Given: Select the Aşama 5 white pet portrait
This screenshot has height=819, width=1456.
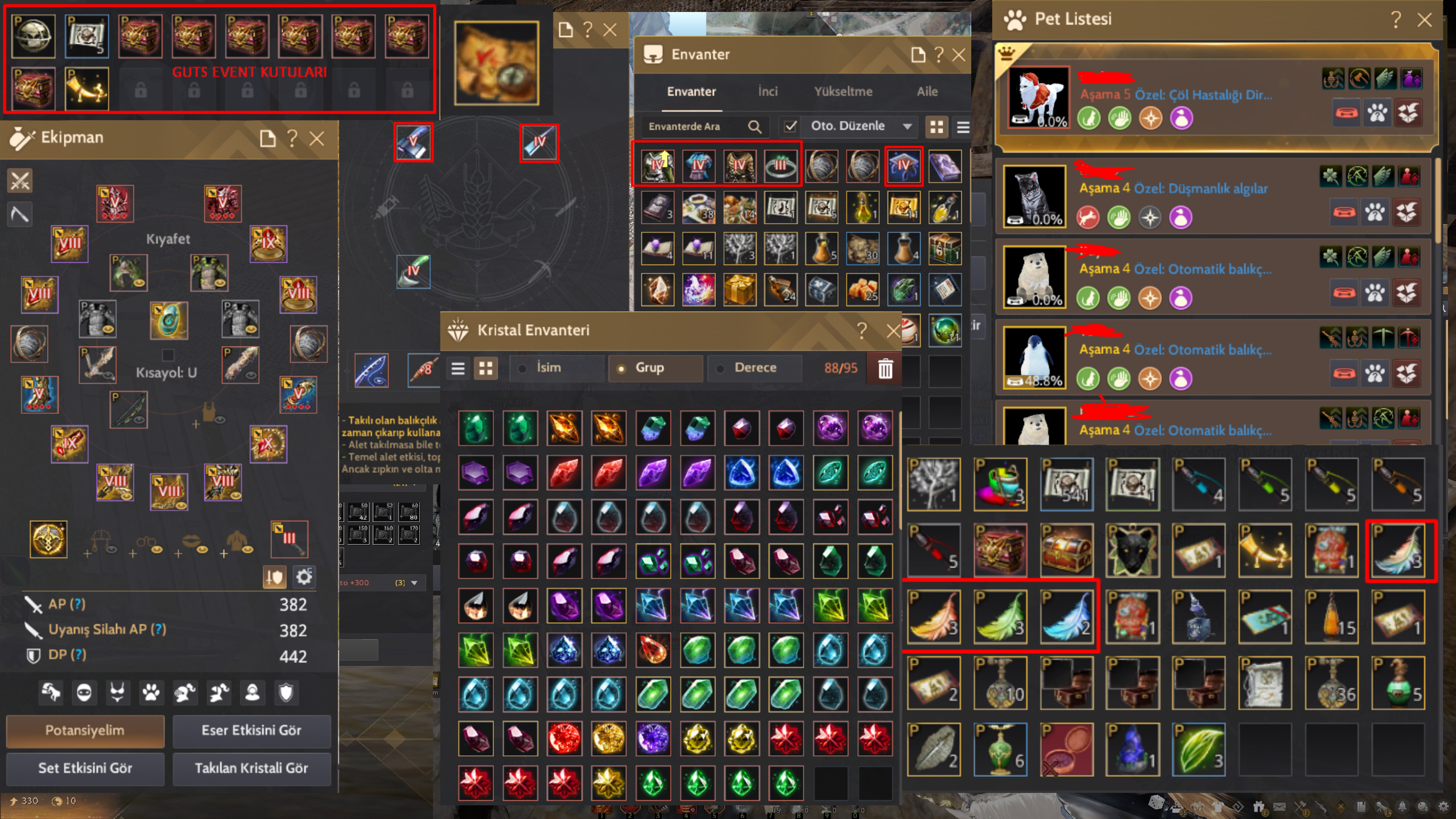Looking at the screenshot, I should (1038, 98).
